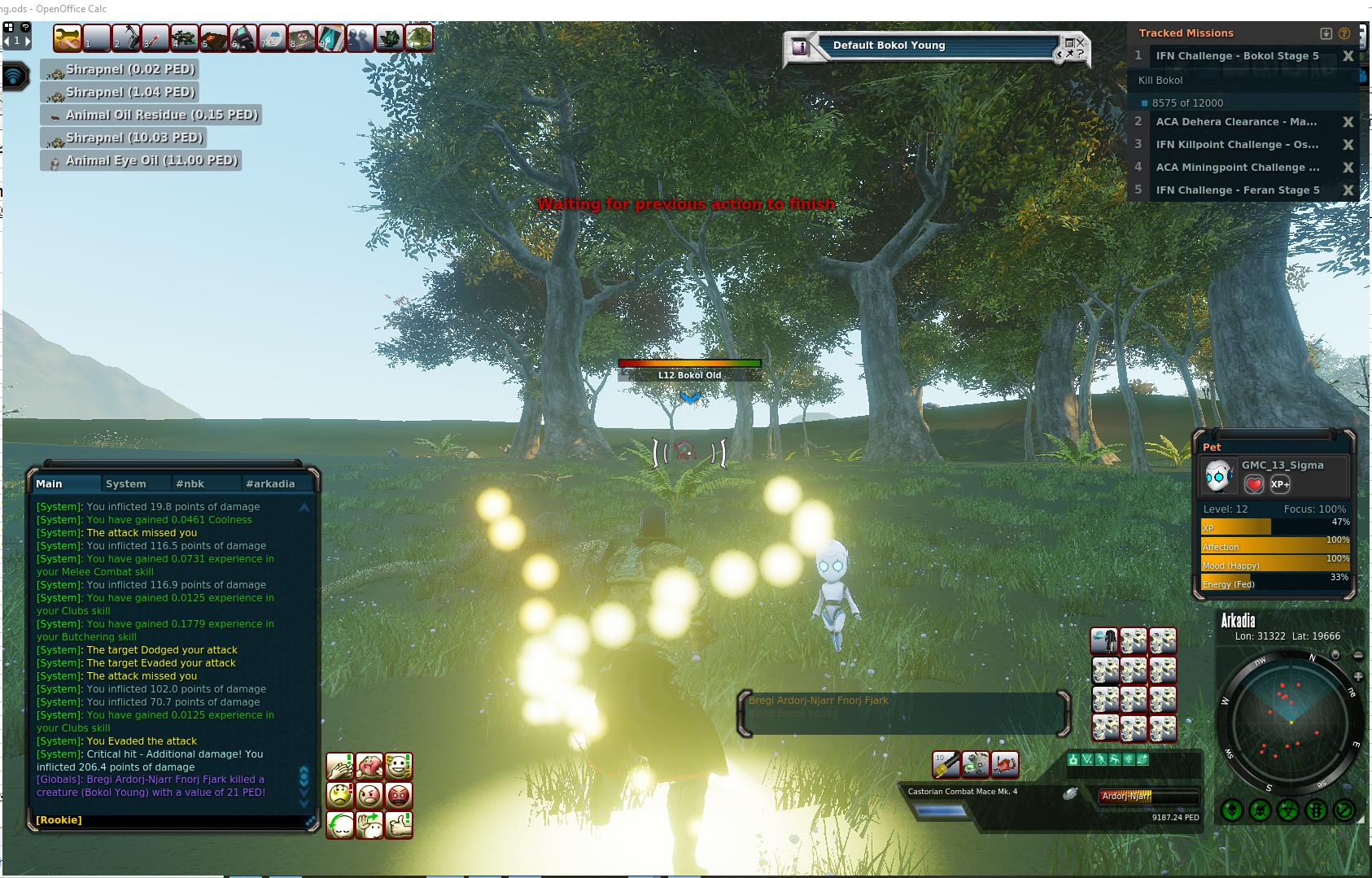Switch to the System chat tab
This screenshot has width=1372, height=878.
point(125,483)
